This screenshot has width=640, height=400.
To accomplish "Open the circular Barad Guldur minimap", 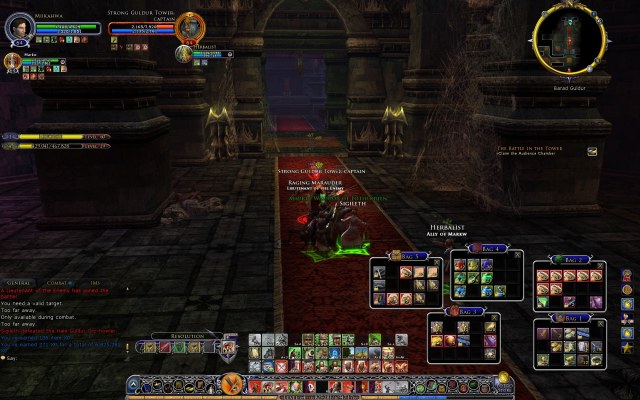I will (x=570, y=38).
